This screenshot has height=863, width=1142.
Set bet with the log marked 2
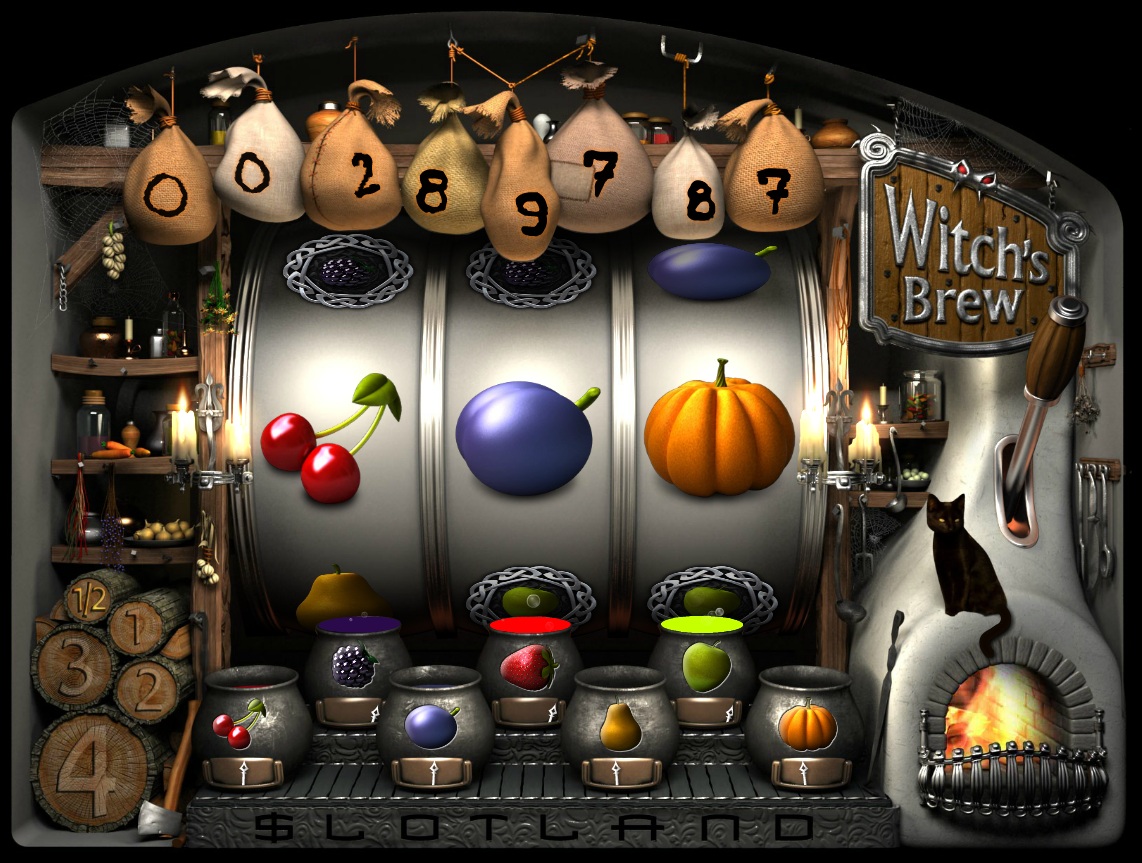click(x=150, y=687)
